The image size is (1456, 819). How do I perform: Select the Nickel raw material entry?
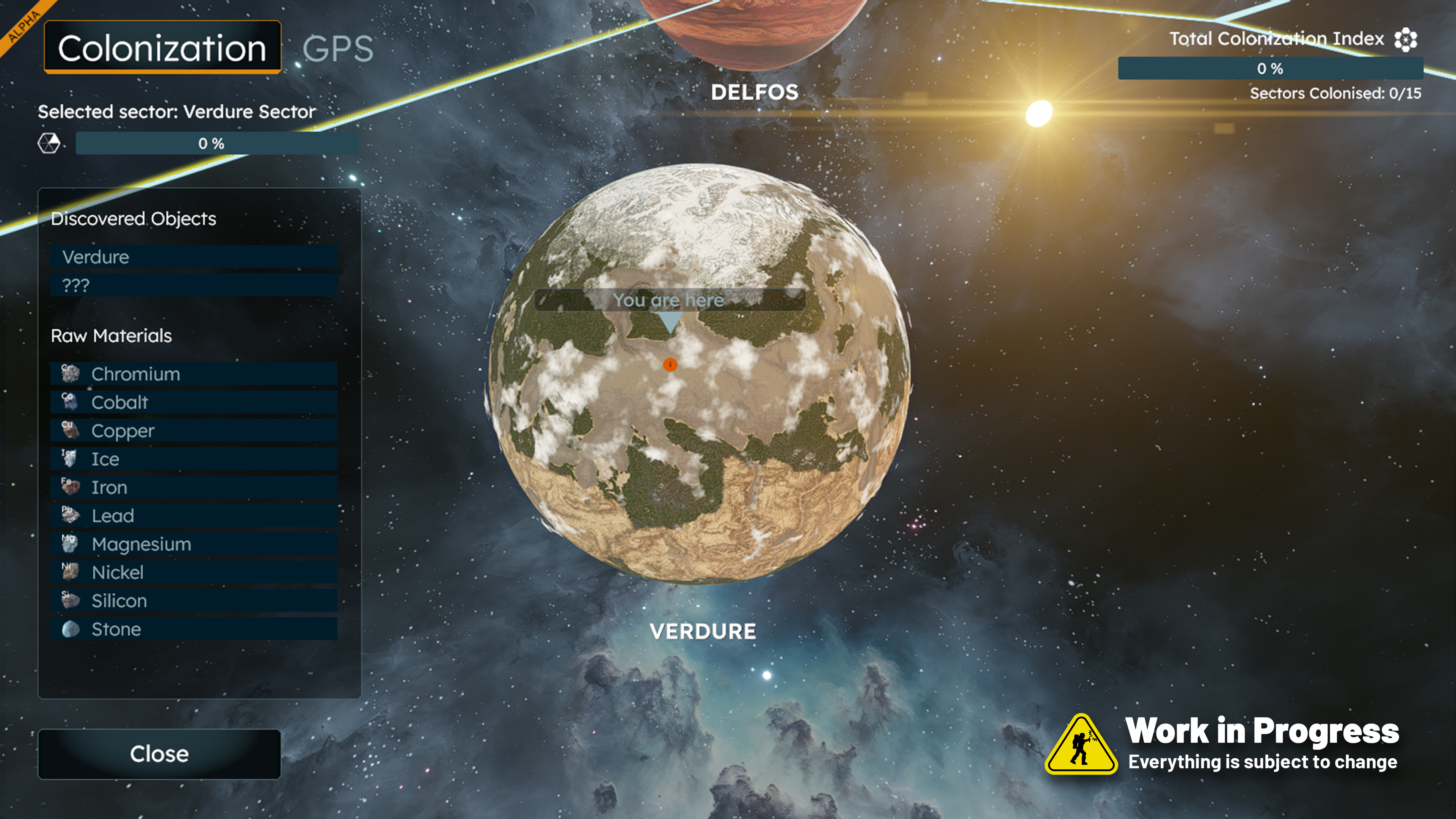pyautogui.click(x=193, y=573)
